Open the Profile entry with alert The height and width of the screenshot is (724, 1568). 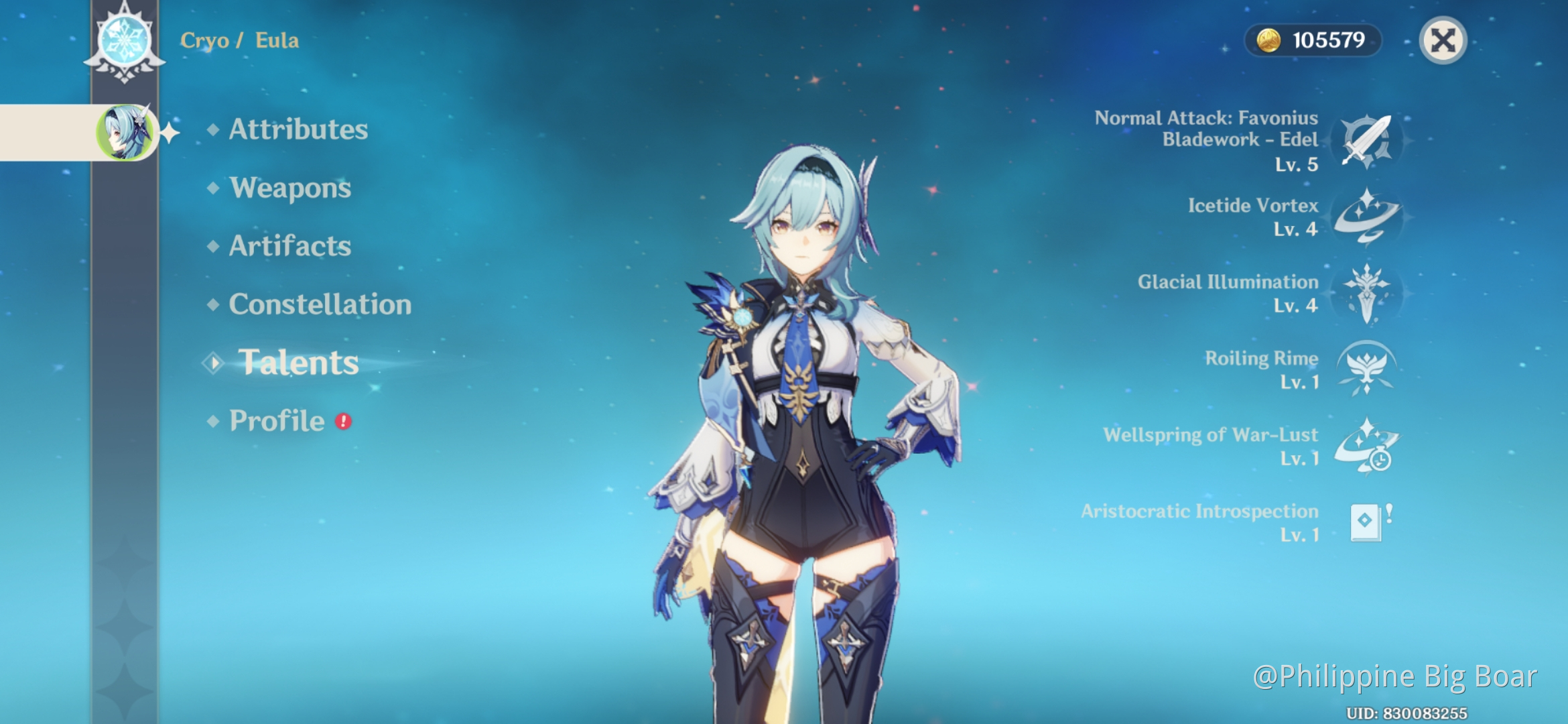pyautogui.click(x=277, y=421)
